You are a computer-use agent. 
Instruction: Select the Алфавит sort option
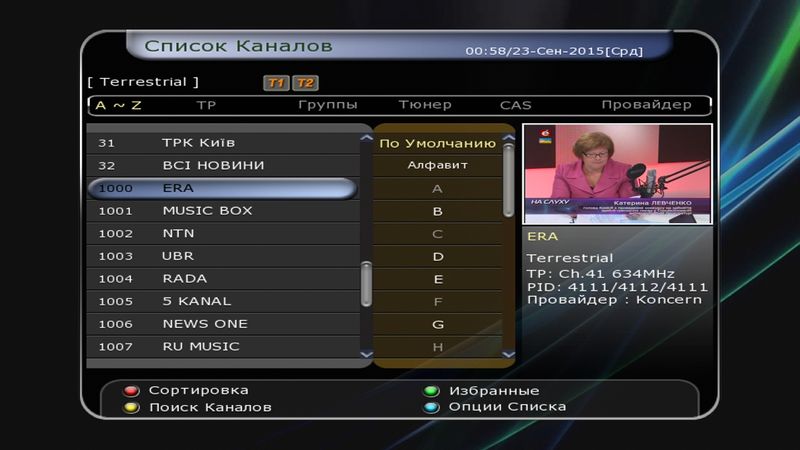point(438,165)
